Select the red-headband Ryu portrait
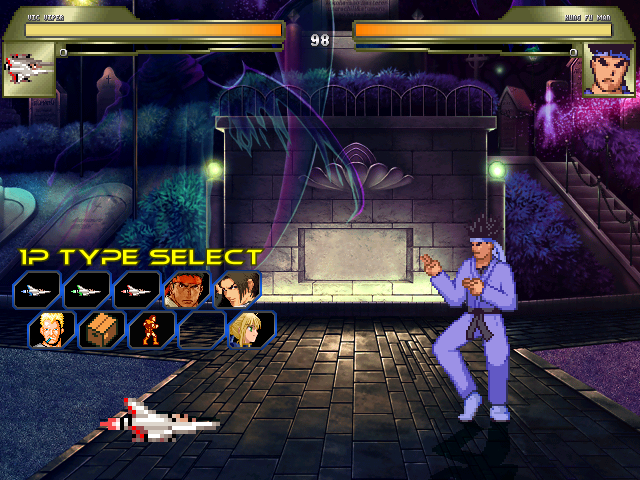640x480 pixels. pyautogui.click(x=187, y=290)
